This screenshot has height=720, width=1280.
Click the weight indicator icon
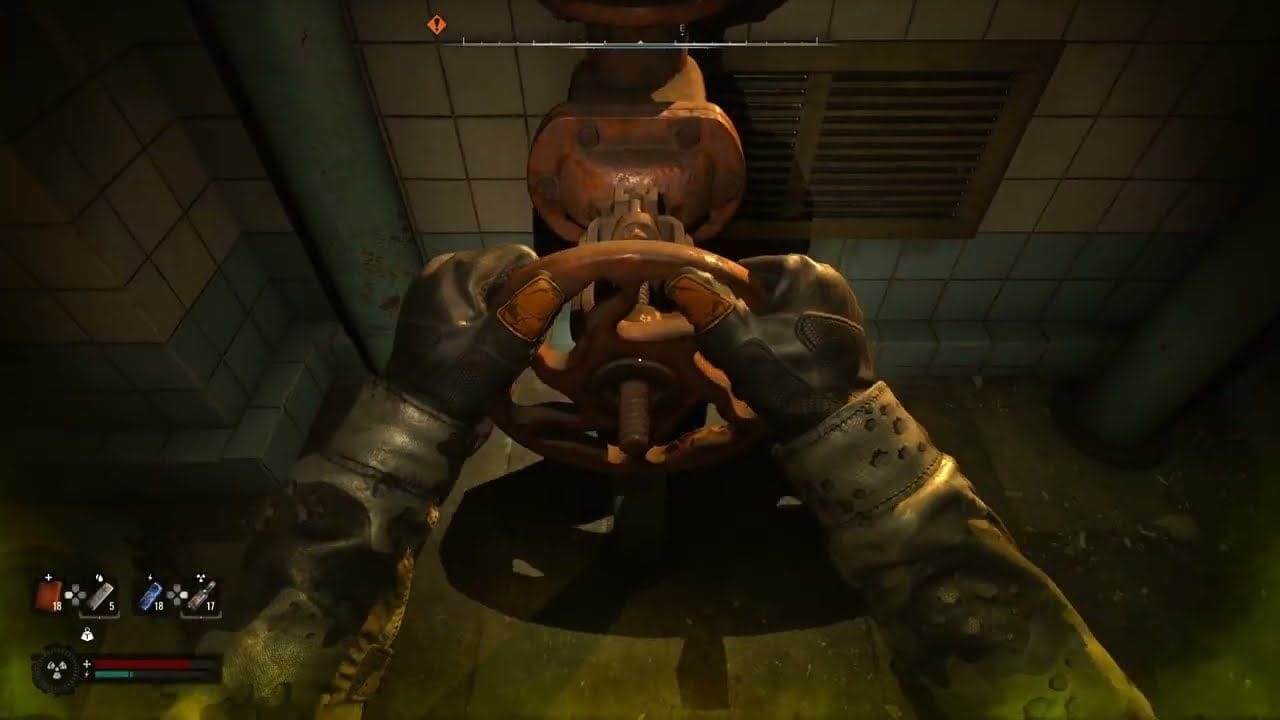tap(88, 634)
